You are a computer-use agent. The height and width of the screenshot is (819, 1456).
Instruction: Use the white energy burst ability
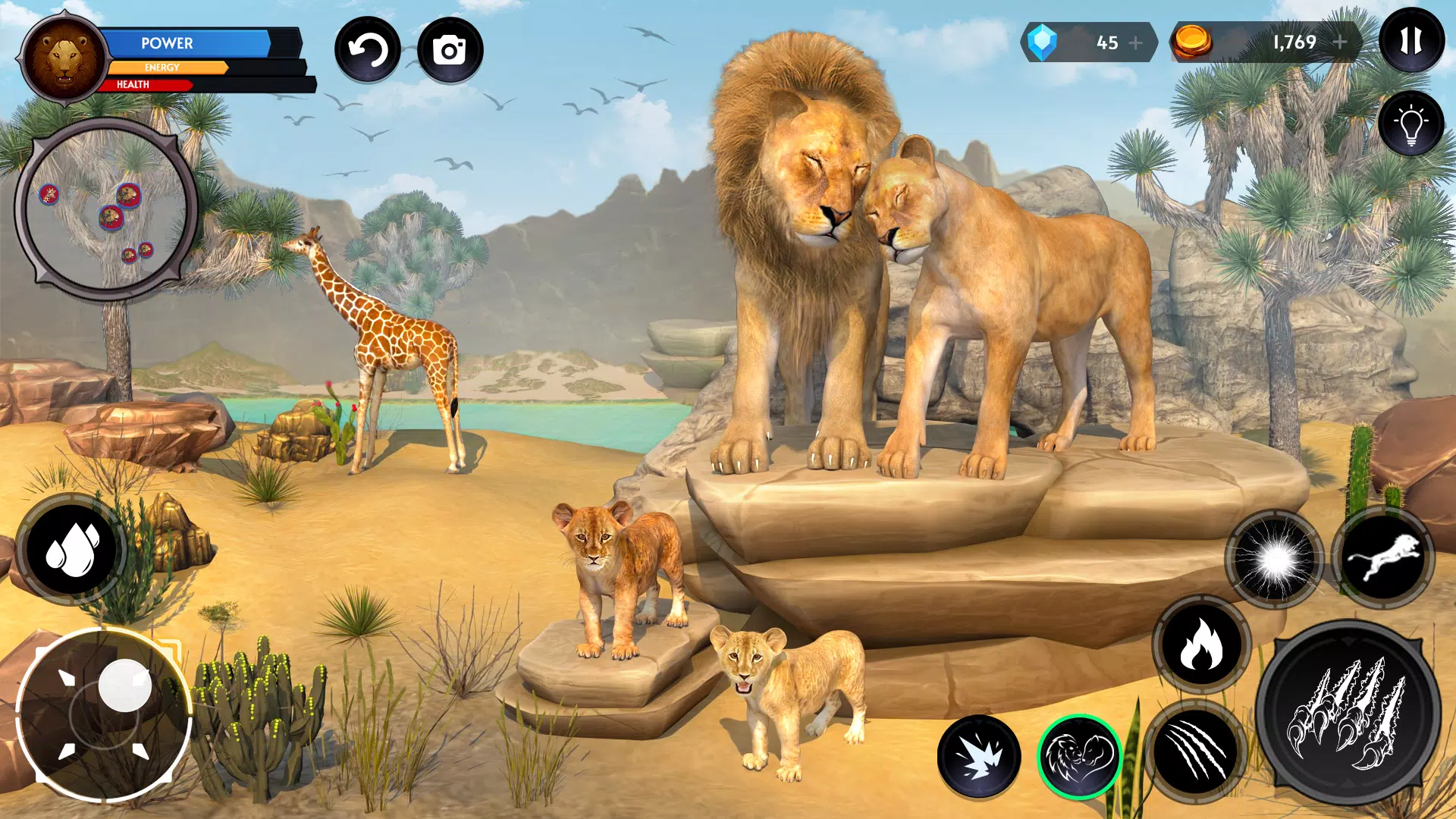1275,560
